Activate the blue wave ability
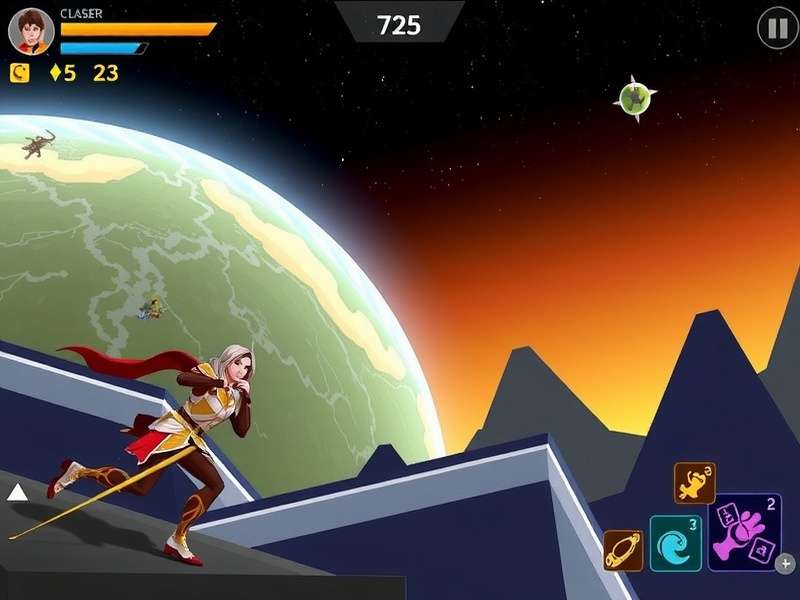The width and height of the screenshot is (800, 600). coord(675,543)
